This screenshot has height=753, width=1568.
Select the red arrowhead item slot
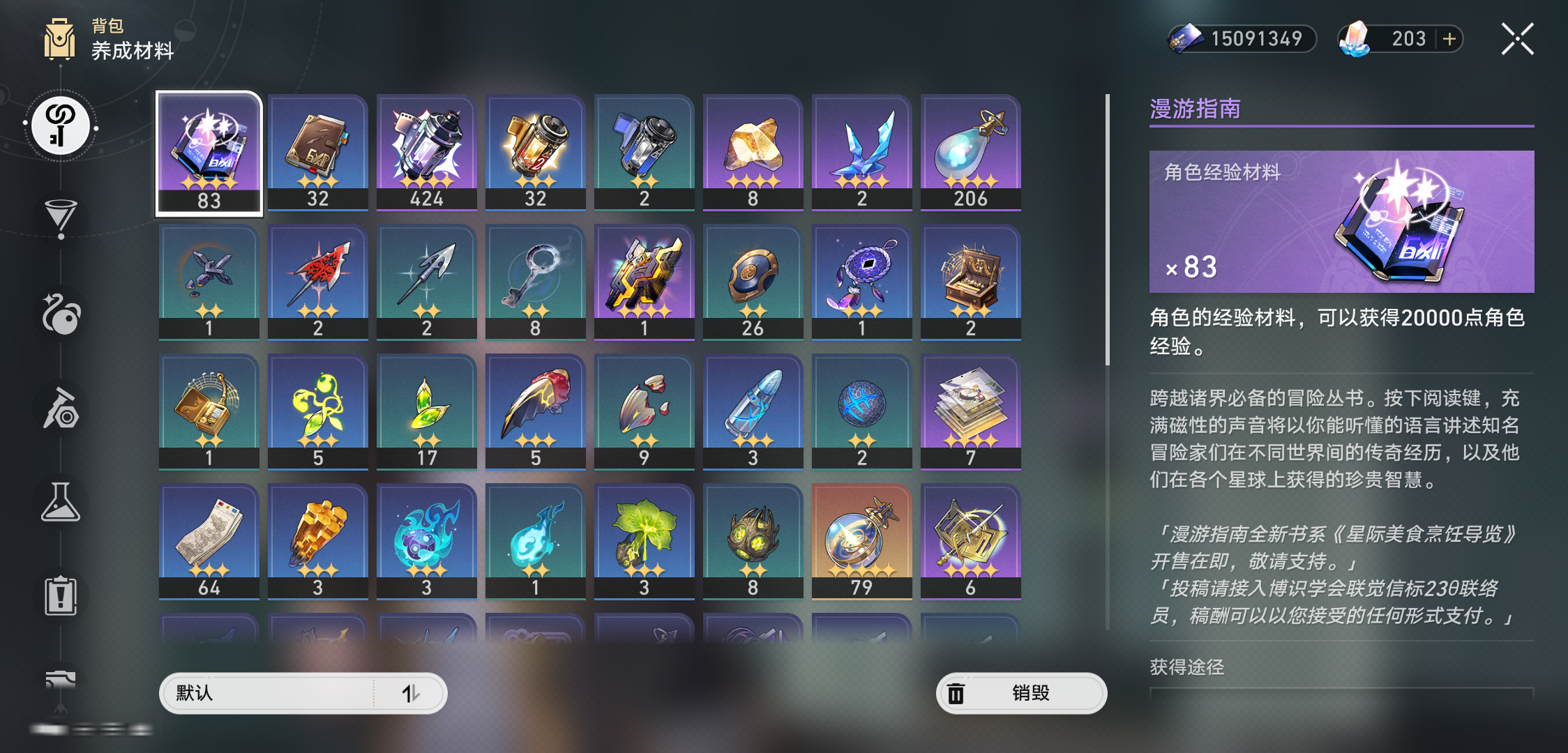click(318, 282)
